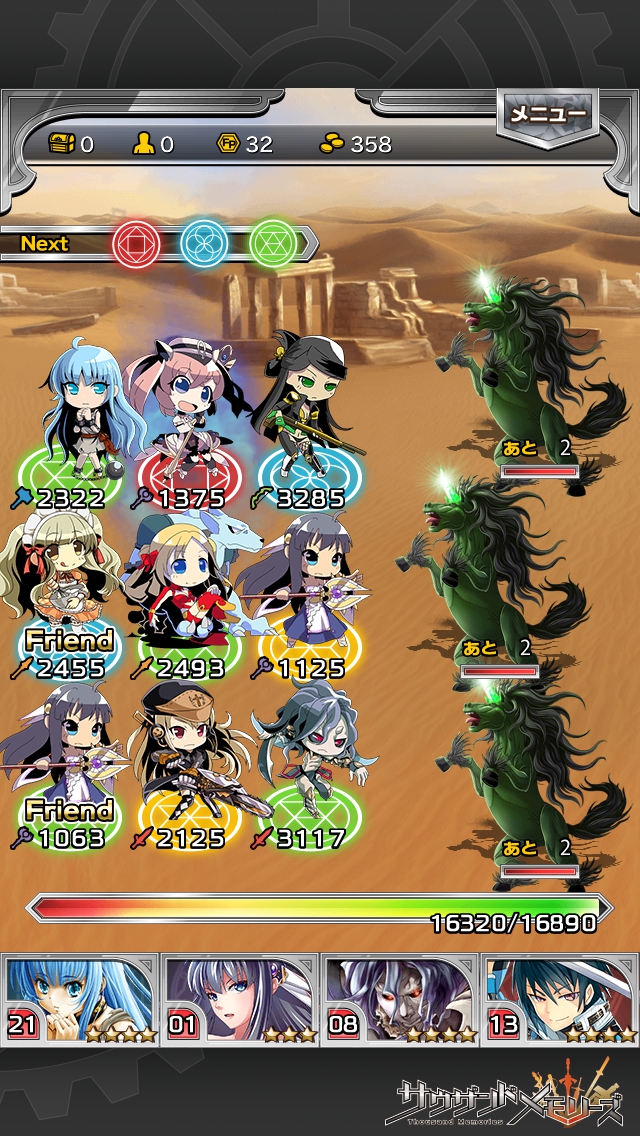Use the dark-haired woman skill portrait numbered 01
The height and width of the screenshot is (1136, 640).
click(240, 999)
